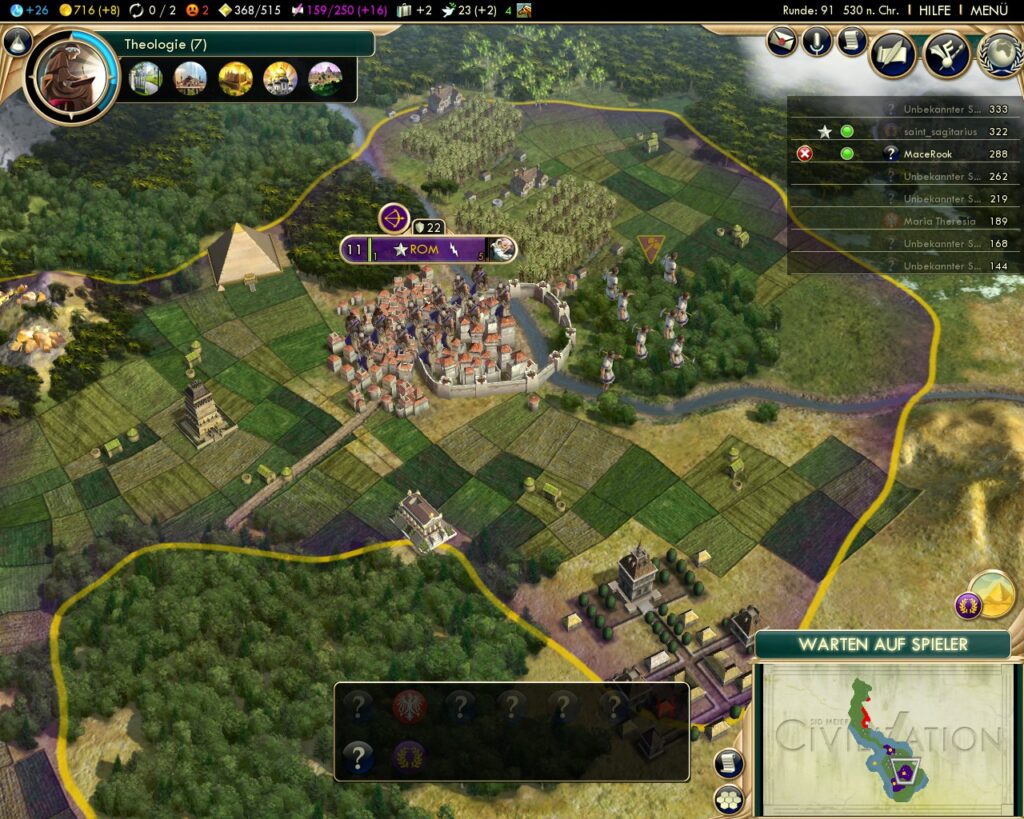Image resolution: width=1024 pixels, height=819 pixels.
Task: Open the hex grid map options button
Action: (x=728, y=799)
